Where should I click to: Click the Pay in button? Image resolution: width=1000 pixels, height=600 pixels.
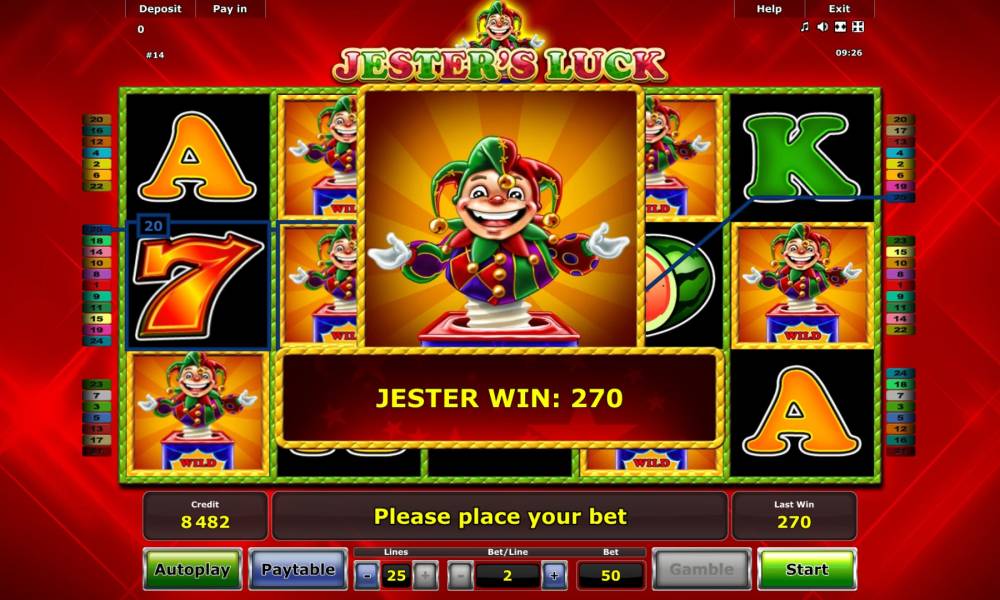[230, 9]
